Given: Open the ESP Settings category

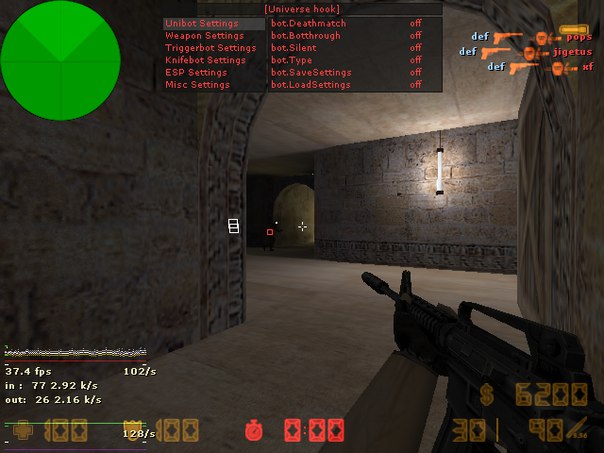Looking at the screenshot, I should click(196, 72).
